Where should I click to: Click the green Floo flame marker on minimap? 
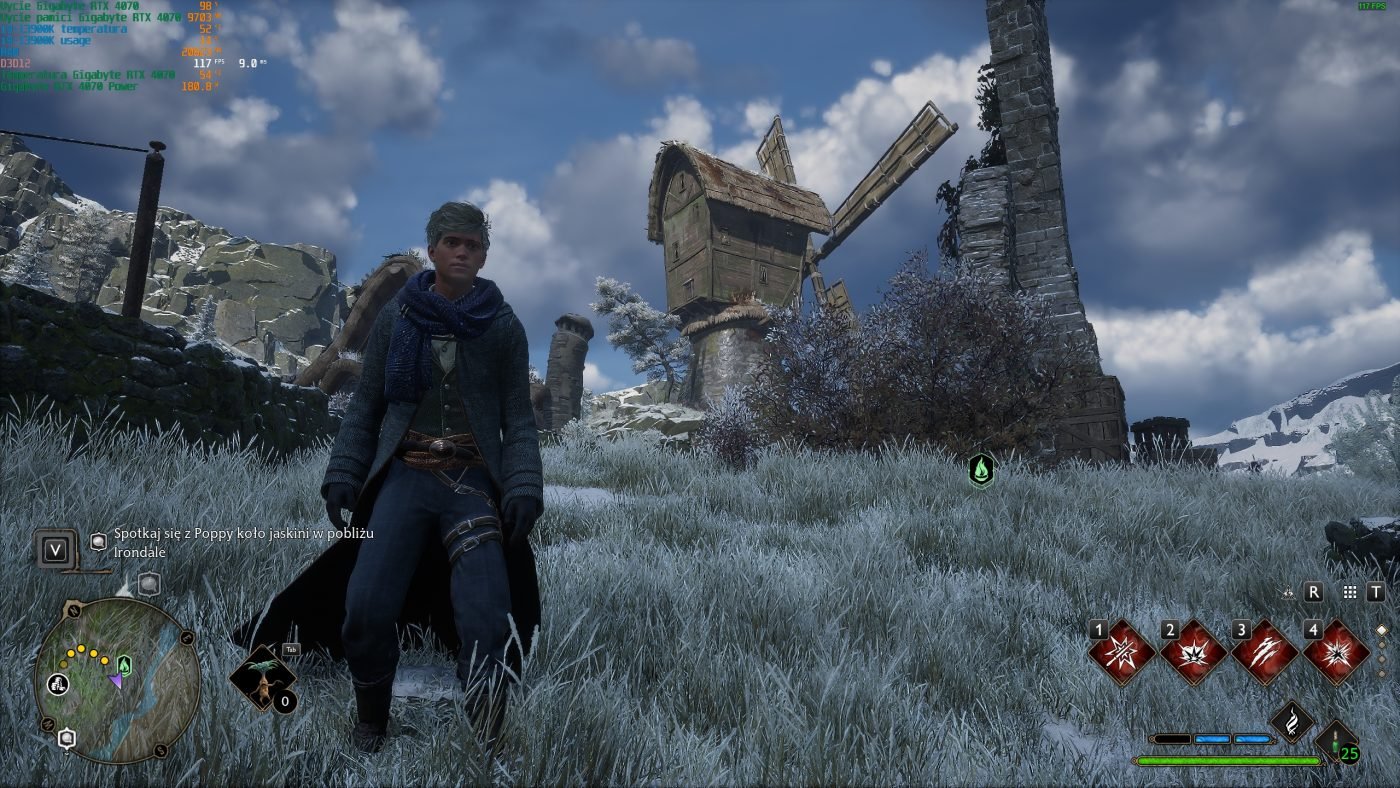coord(124,664)
